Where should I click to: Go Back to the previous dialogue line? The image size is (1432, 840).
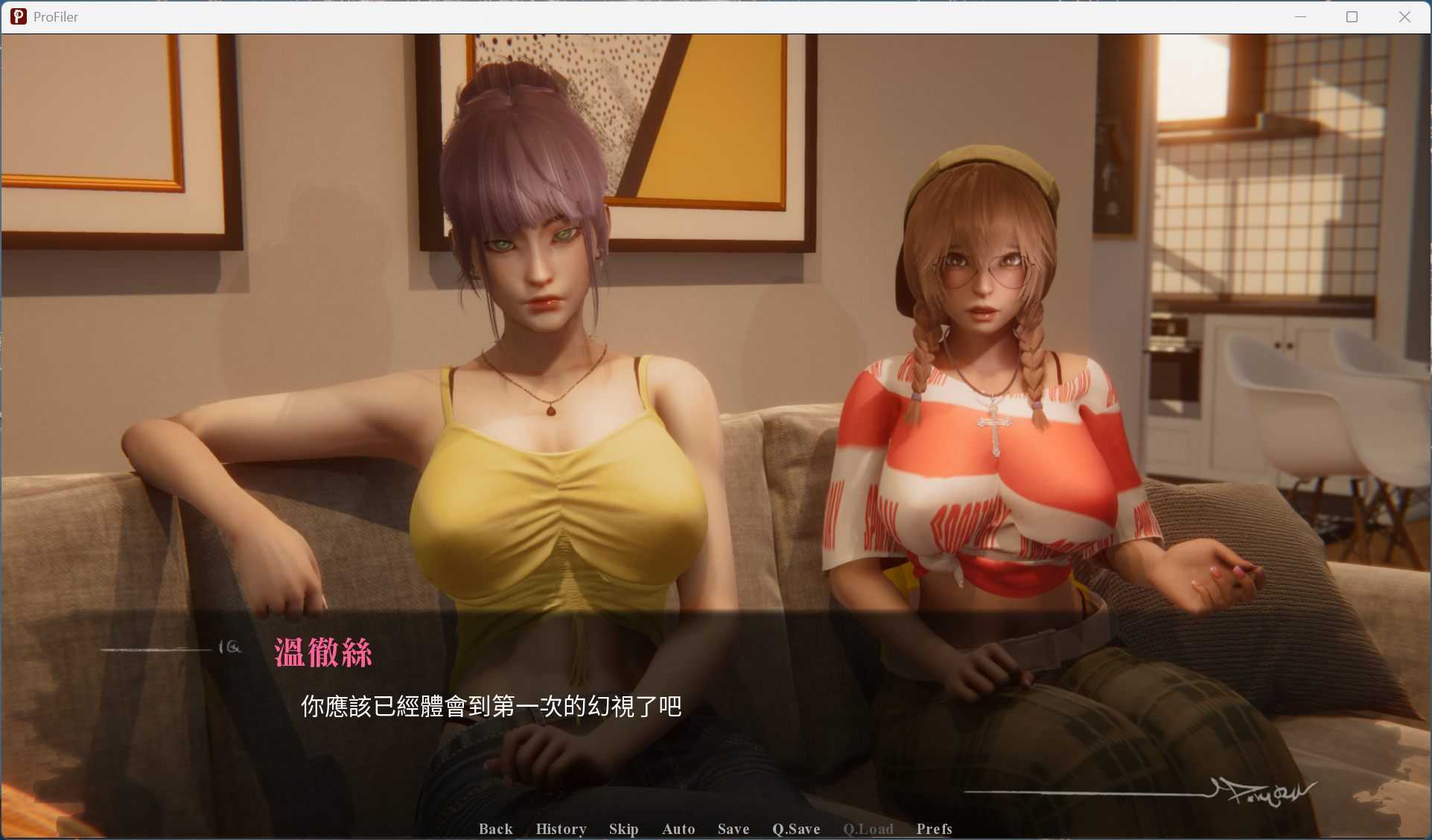pos(495,829)
